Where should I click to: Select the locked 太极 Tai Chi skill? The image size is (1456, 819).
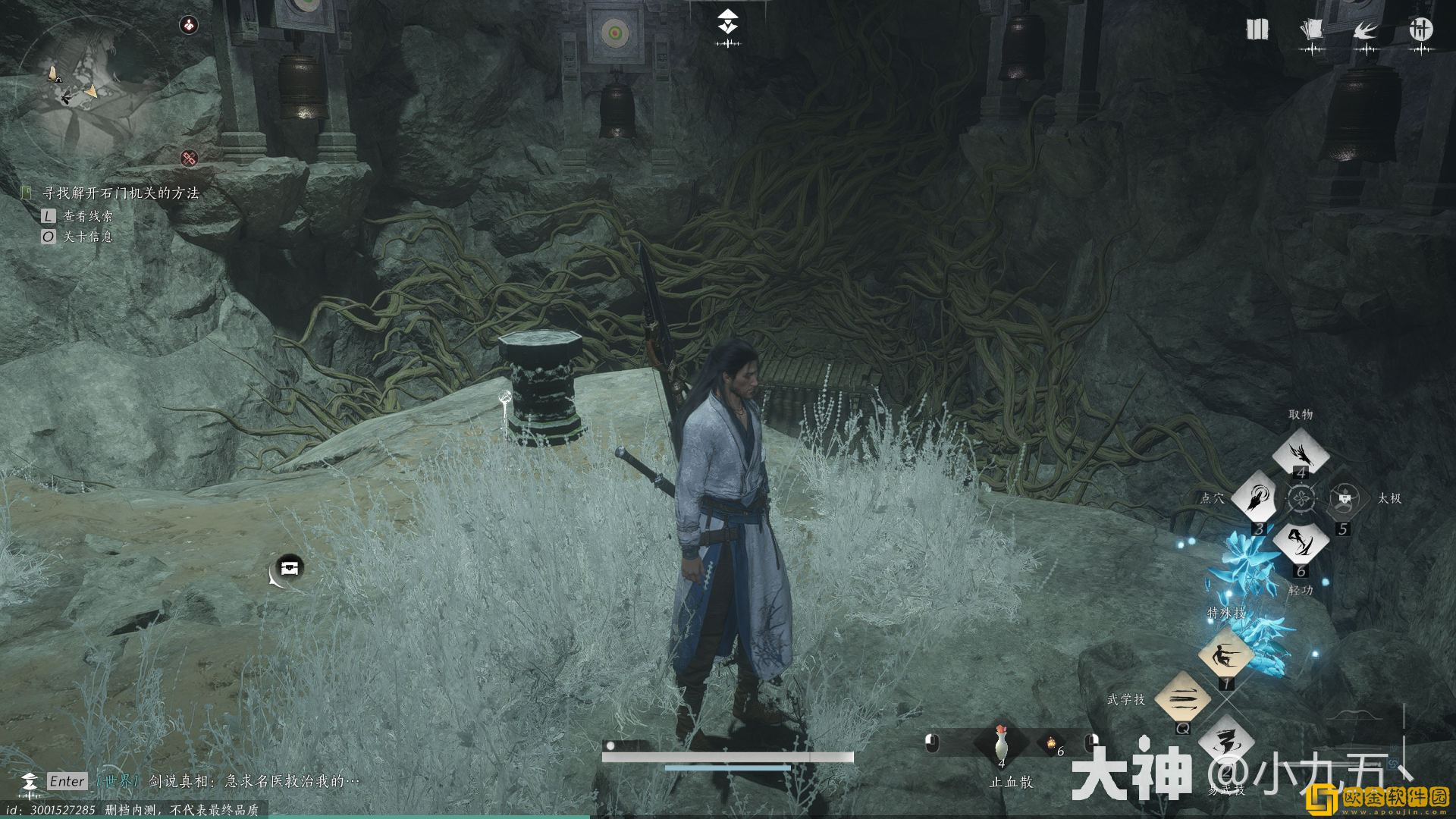pyautogui.click(x=1345, y=498)
